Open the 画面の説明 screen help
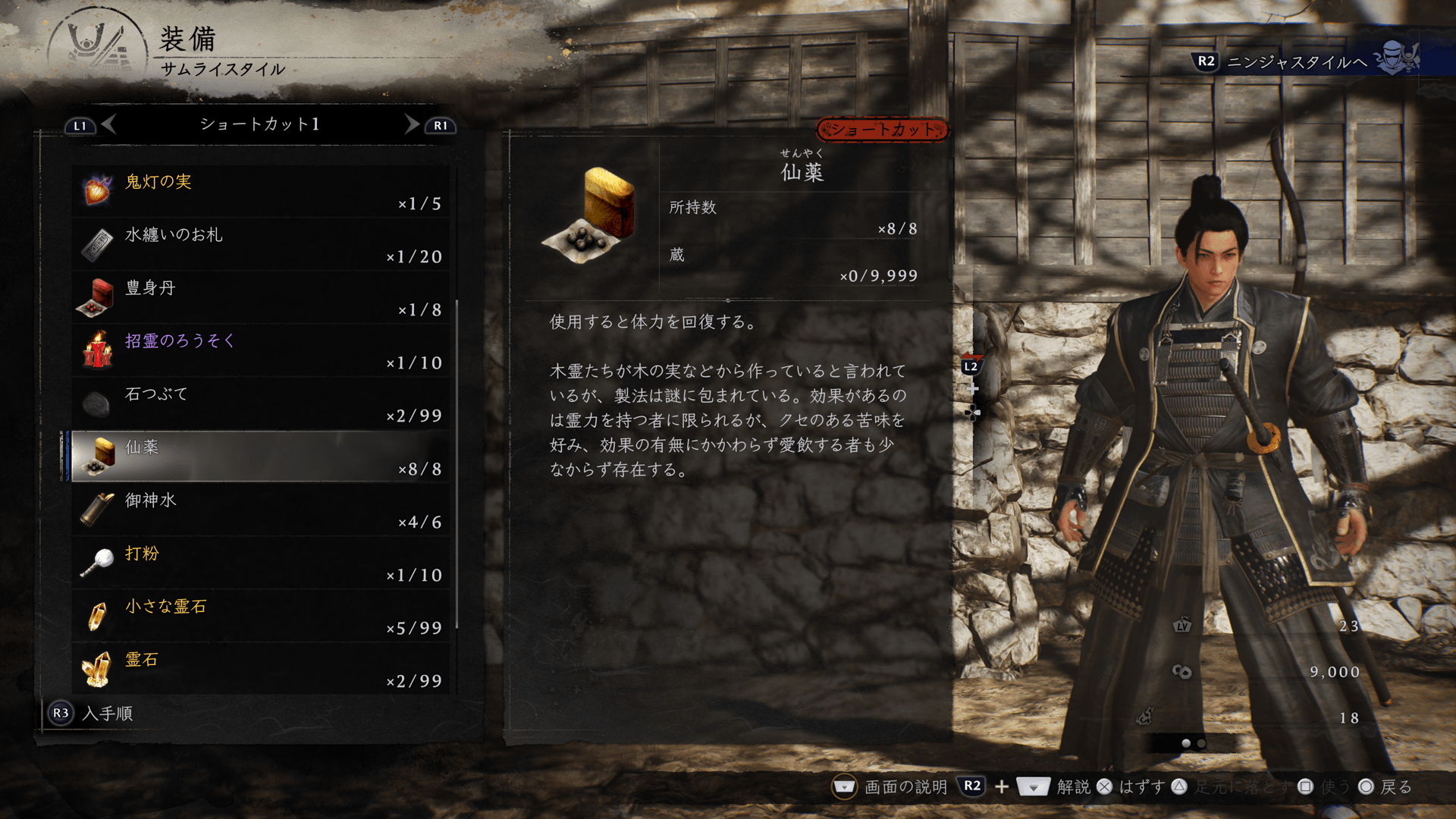Screen dimensions: 1456x819 coord(905,787)
